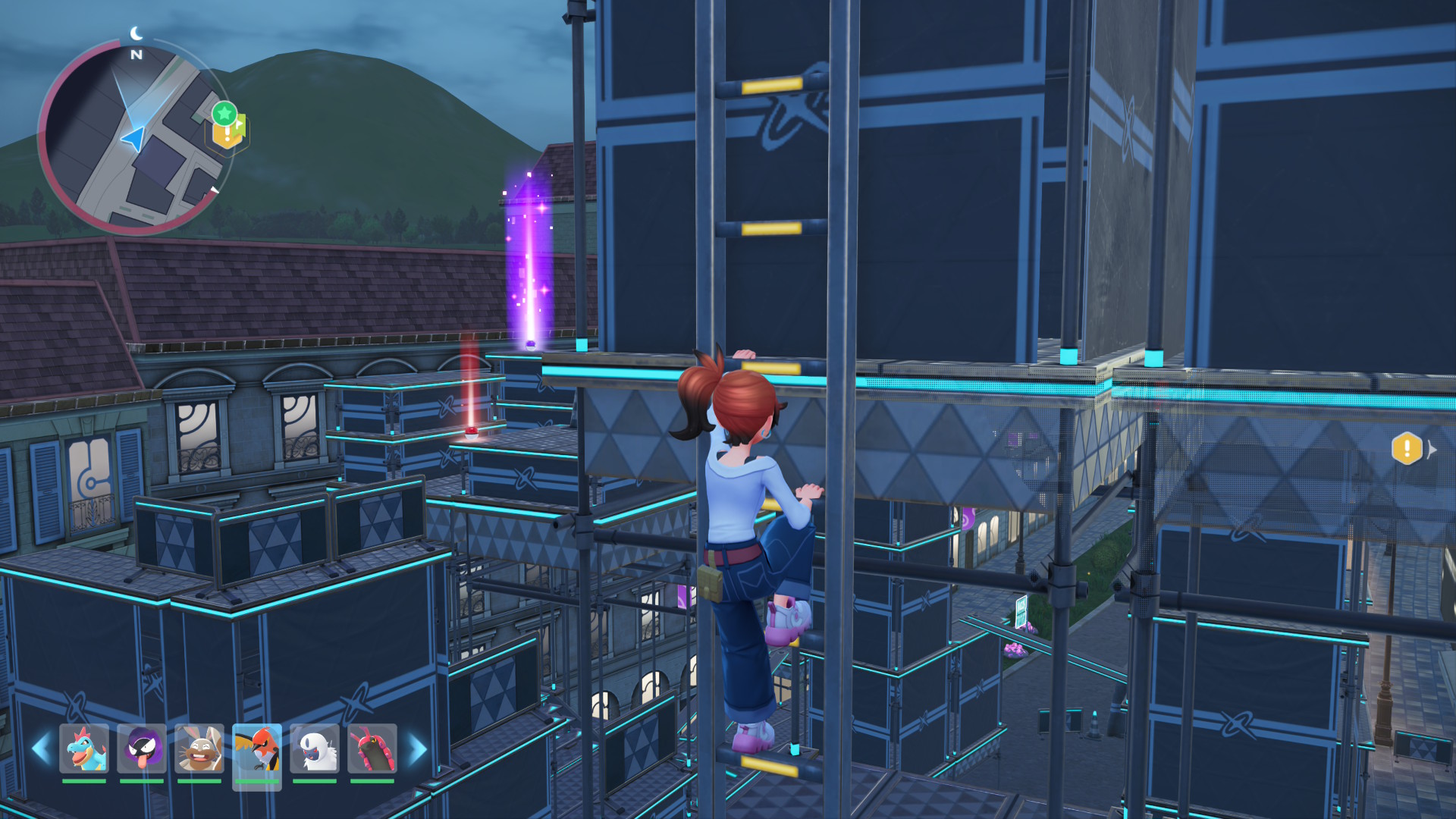Pick the laughing rabbit Pokémon slot

(199, 749)
